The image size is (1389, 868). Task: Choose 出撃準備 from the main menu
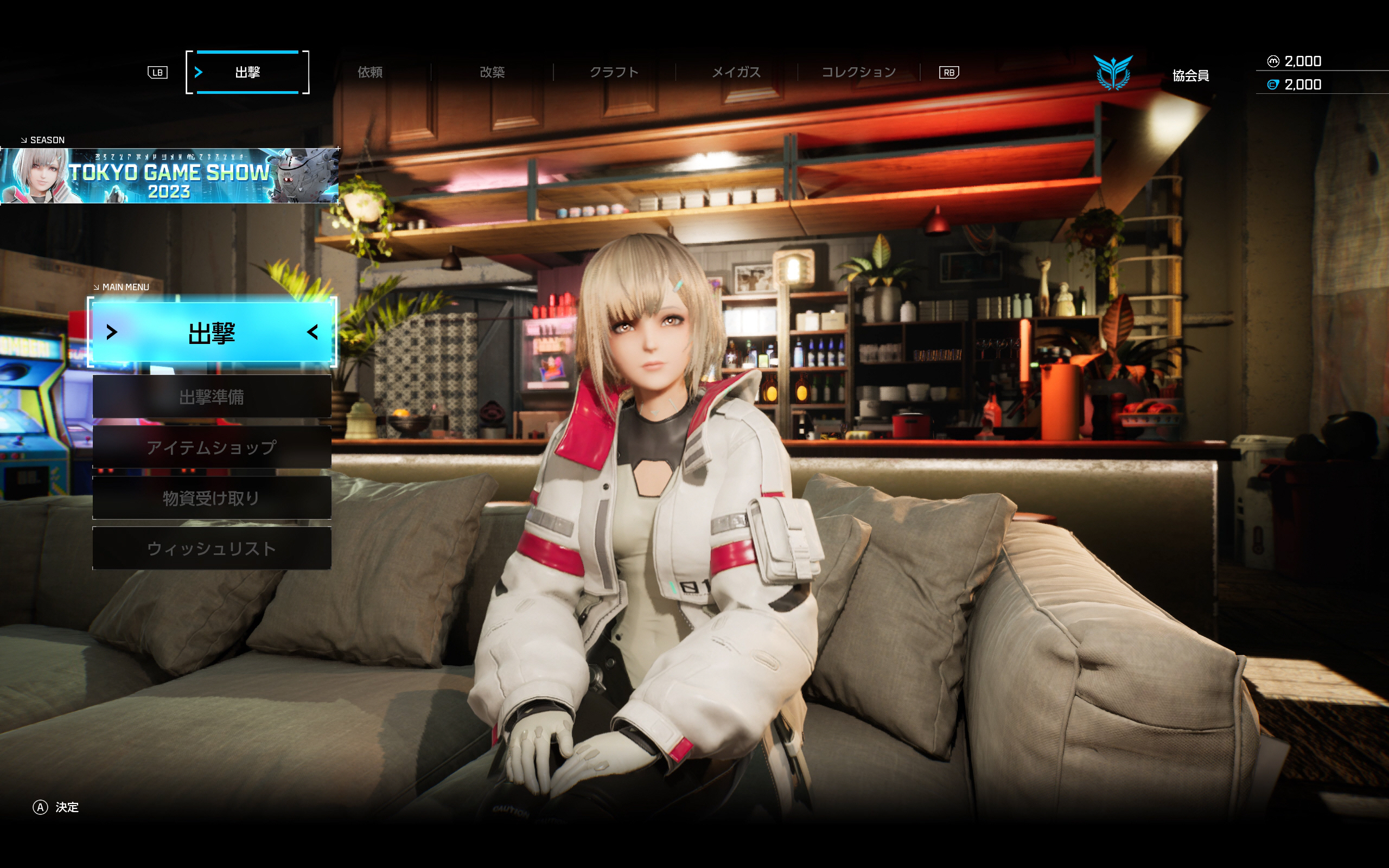[x=212, y=397]
